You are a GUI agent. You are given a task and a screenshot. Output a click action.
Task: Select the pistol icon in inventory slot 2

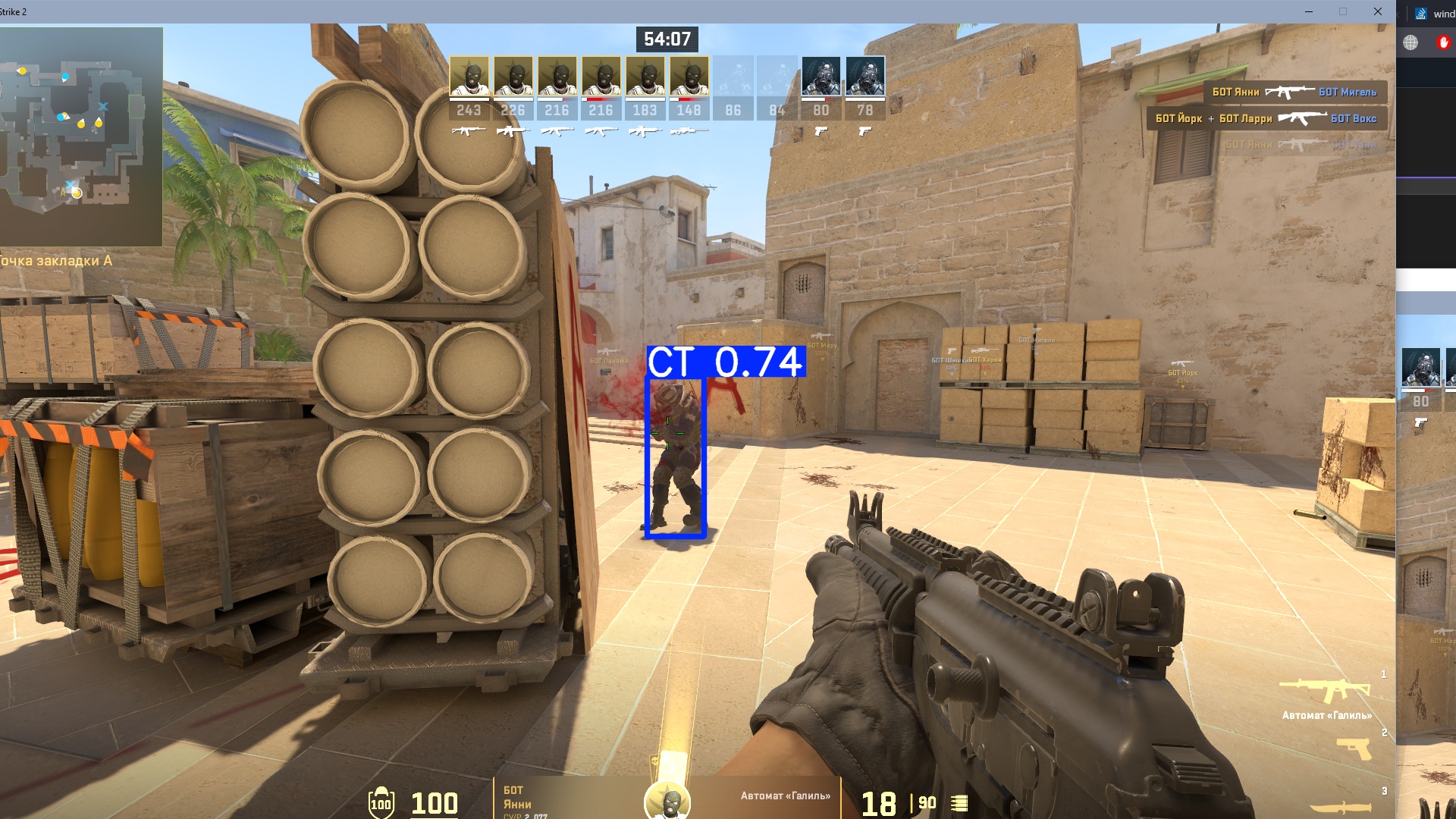pos(1354,748)
